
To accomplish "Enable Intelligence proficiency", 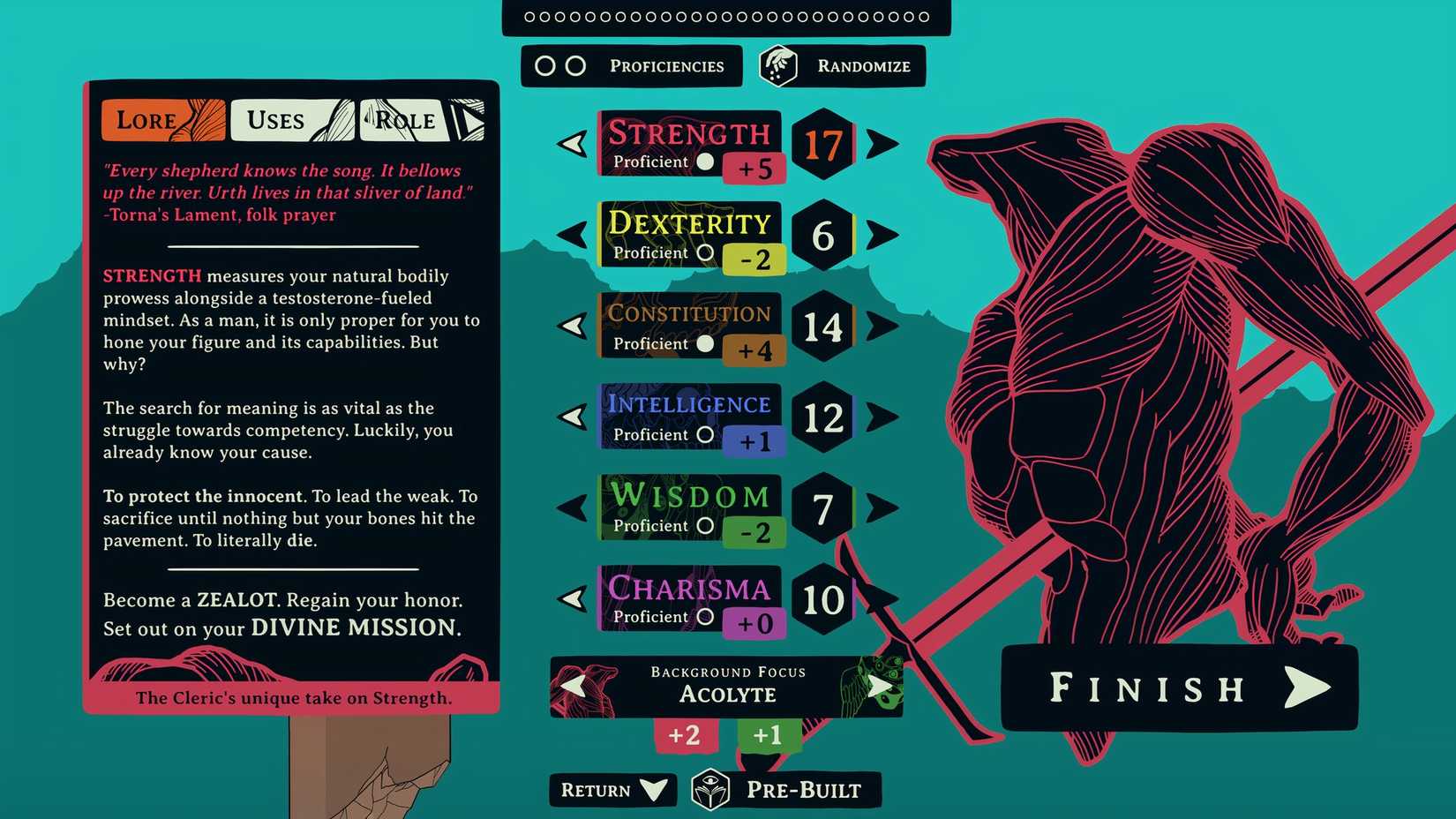I will pos(707,434).
